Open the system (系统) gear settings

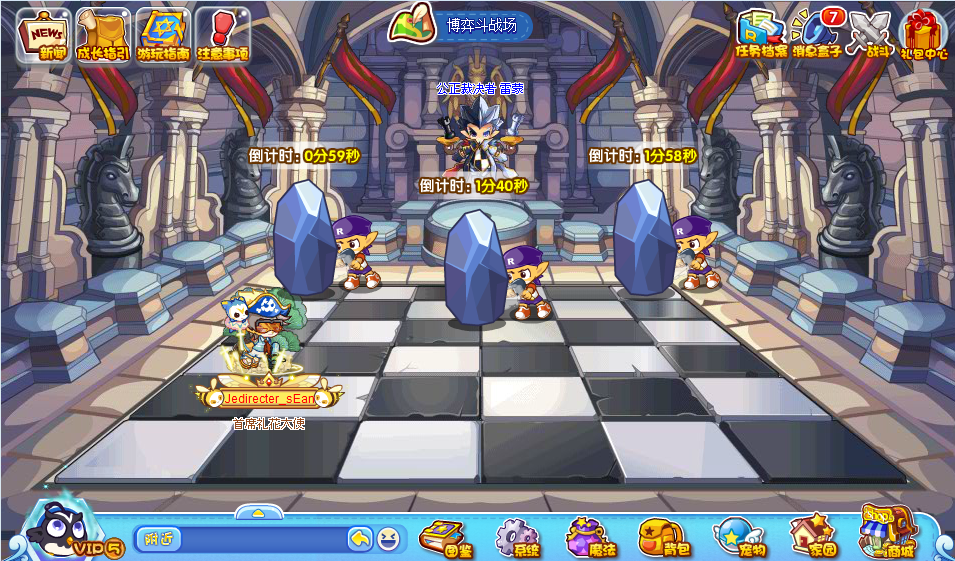pyautogui.click(x=518, y=537)
